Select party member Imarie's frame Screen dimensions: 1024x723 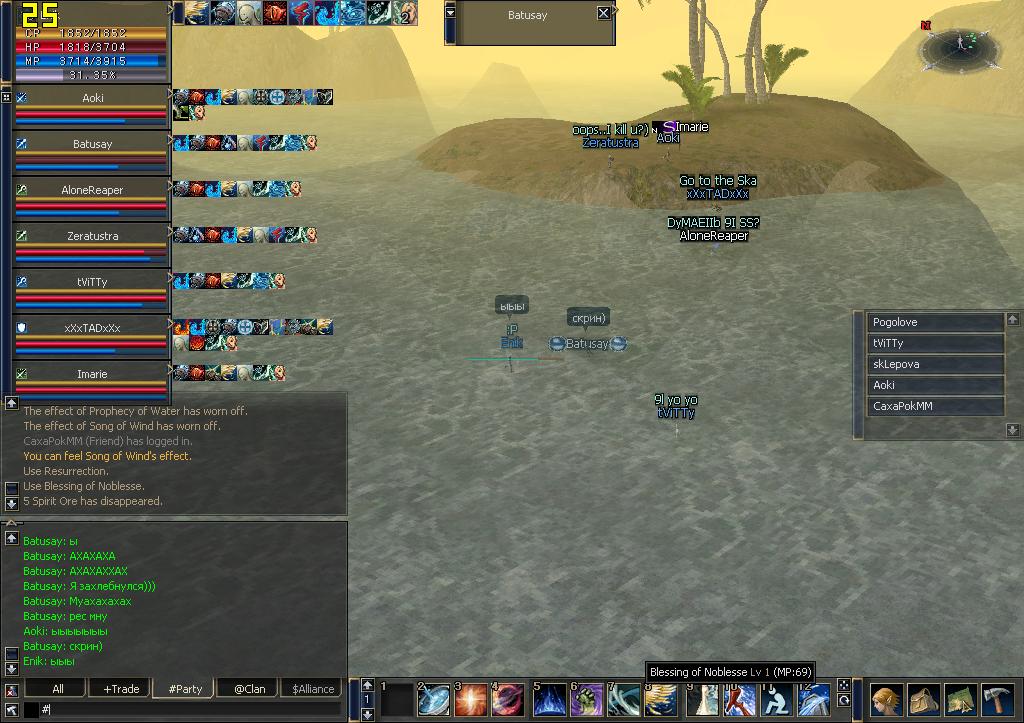click(92, 374)
